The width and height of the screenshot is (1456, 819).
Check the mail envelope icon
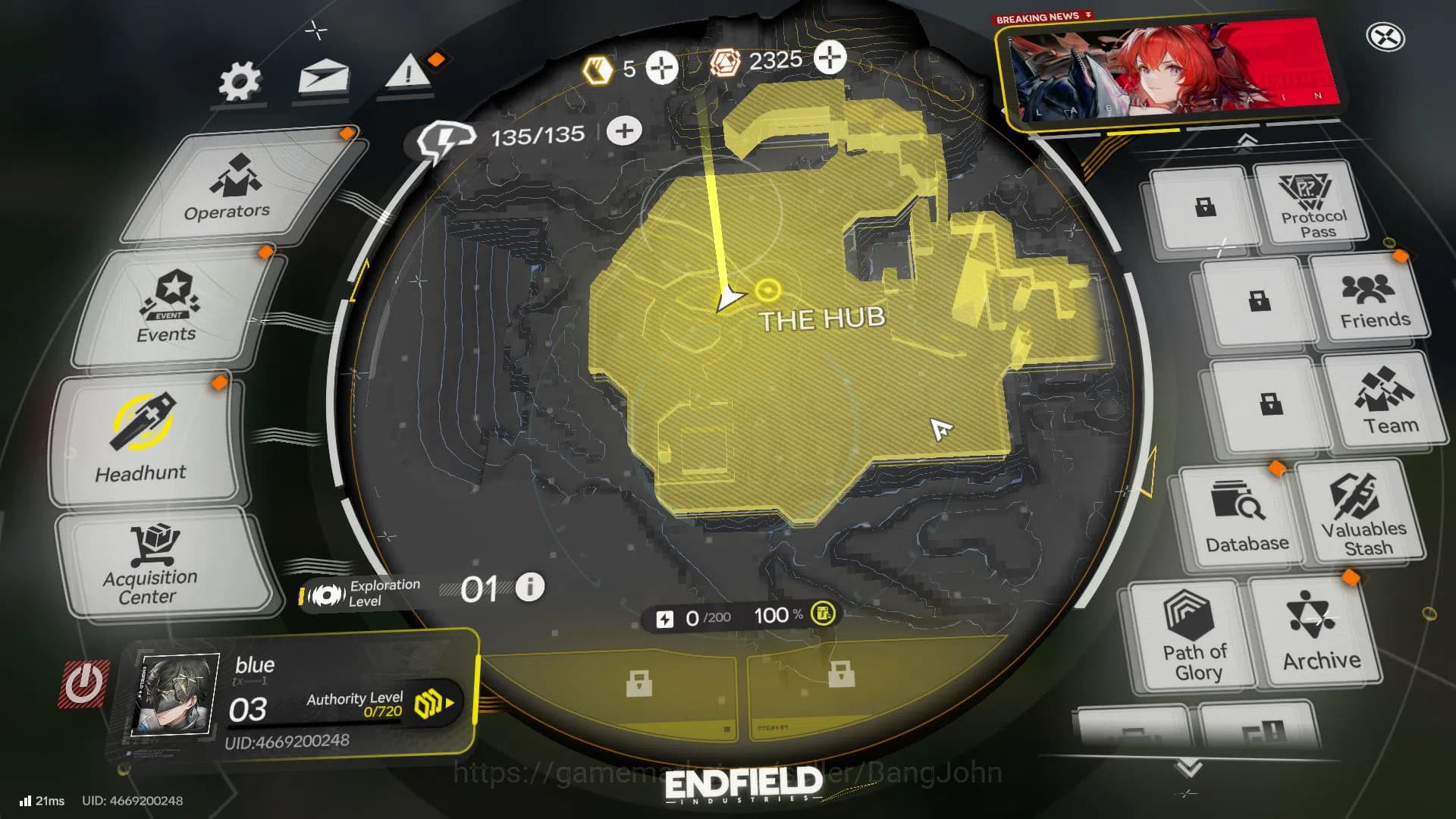click(324, 77)
